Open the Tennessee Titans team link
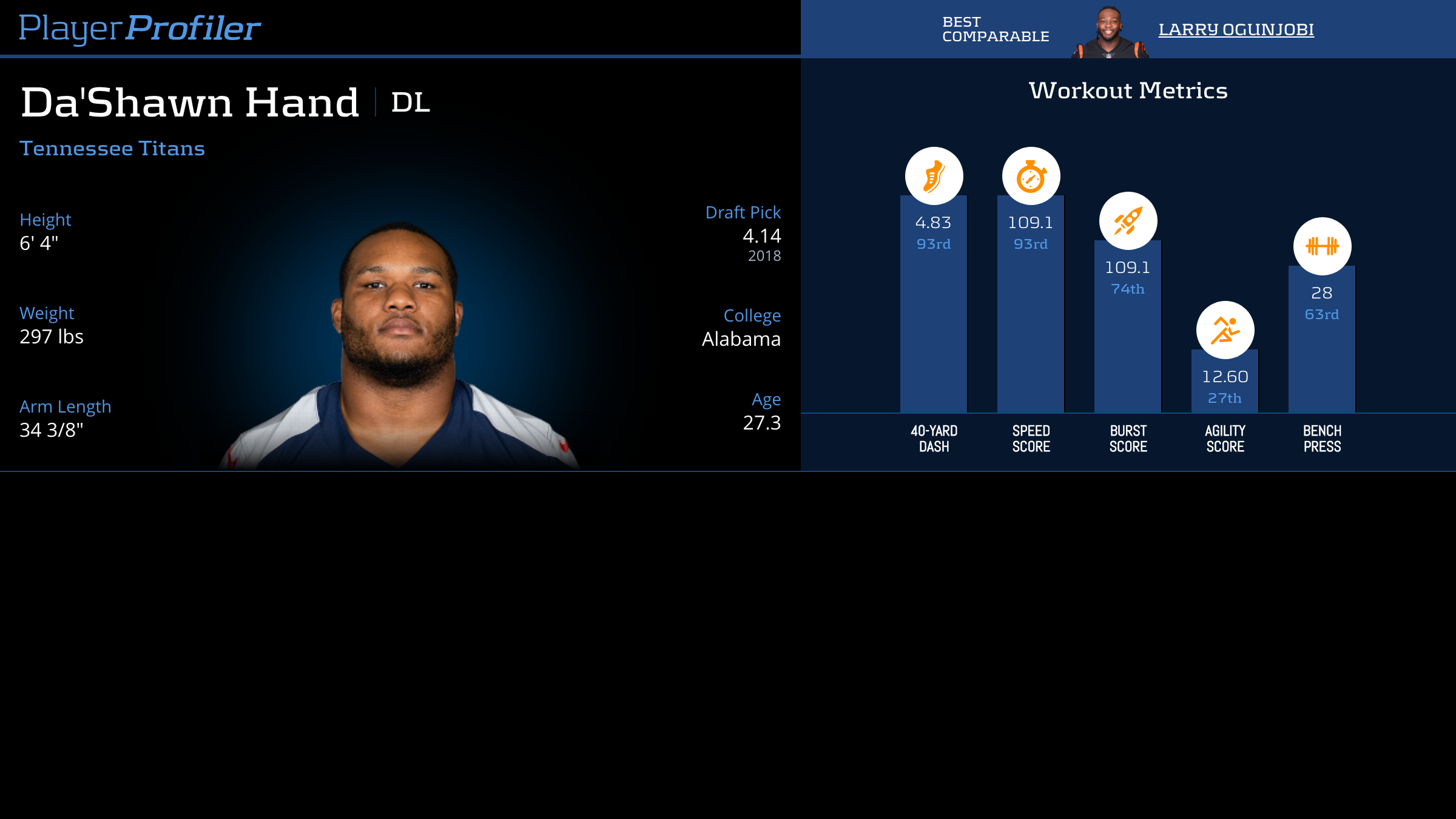This screenshot has width=1456, height=819. pyautogui.click(x=112, y=149)
